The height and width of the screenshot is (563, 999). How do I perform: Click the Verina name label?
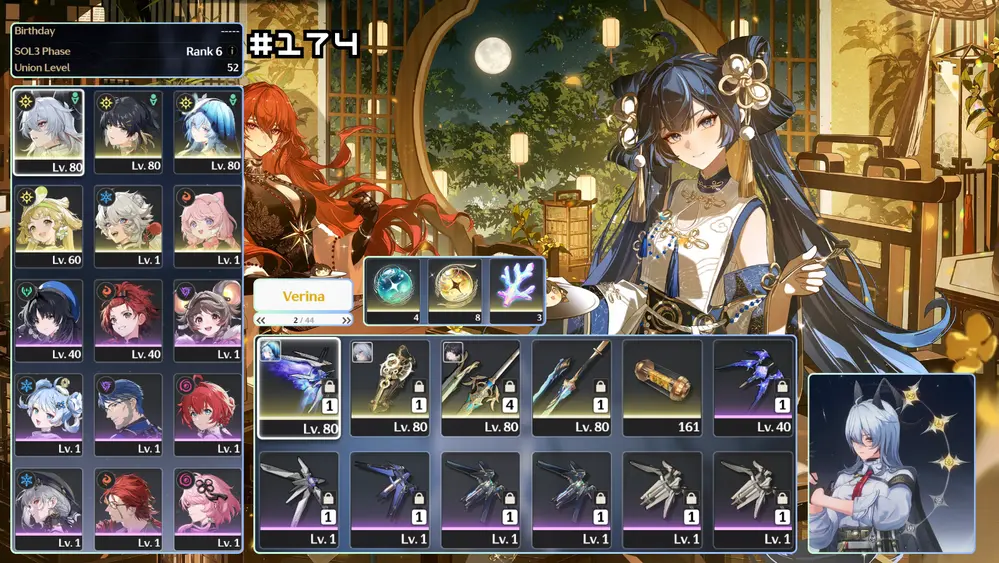click(303, 296)
